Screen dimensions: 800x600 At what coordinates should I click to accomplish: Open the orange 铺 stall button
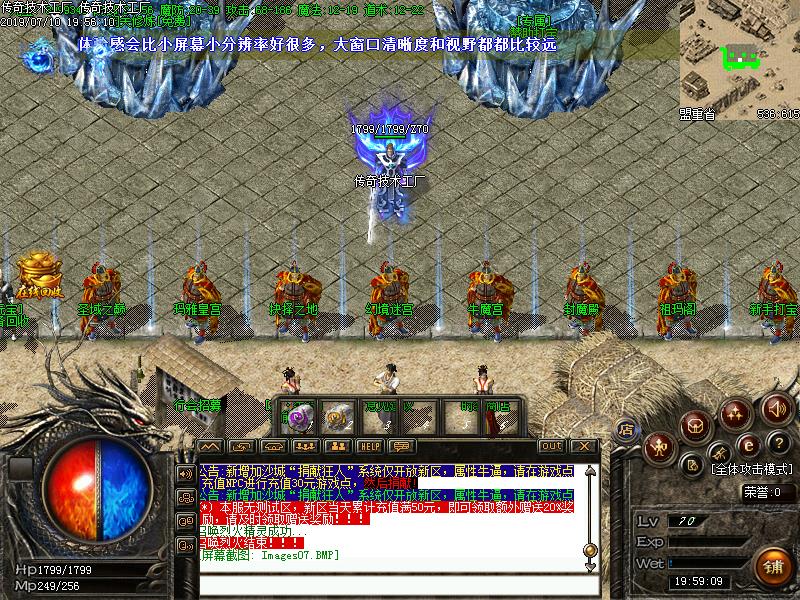point(772,566)
